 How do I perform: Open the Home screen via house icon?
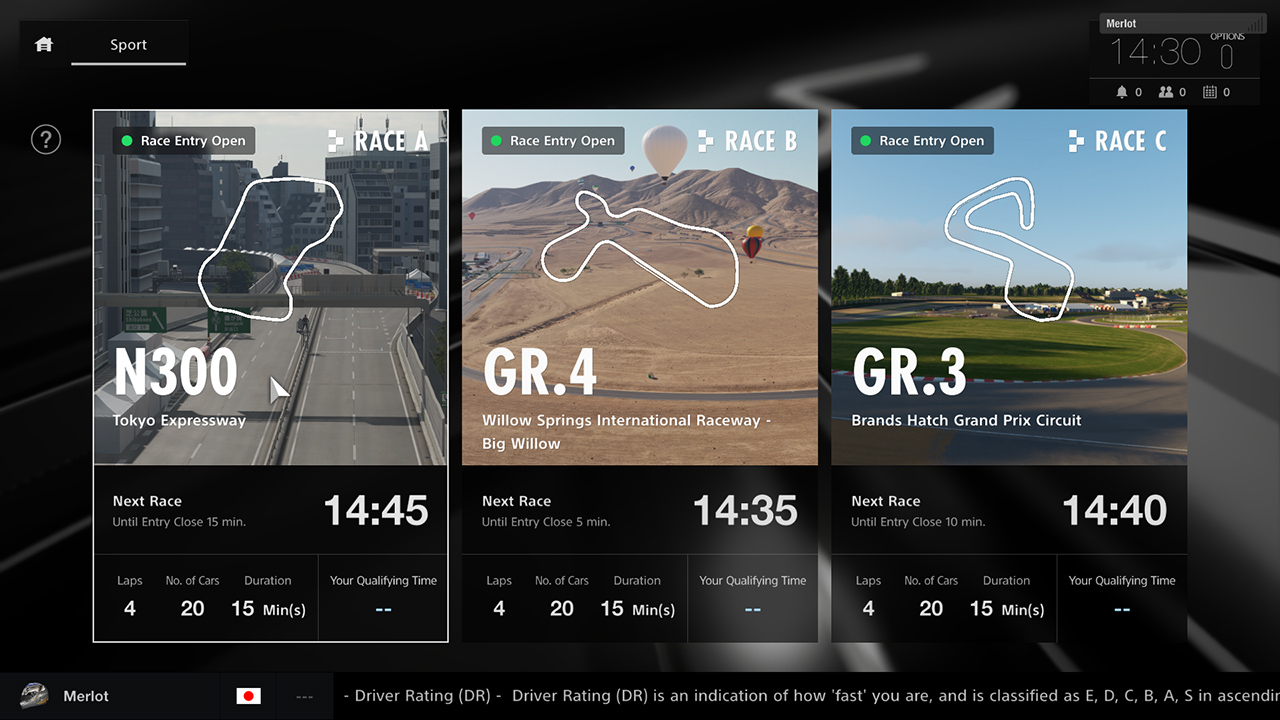pyautogui.click(x=42, y=44)
